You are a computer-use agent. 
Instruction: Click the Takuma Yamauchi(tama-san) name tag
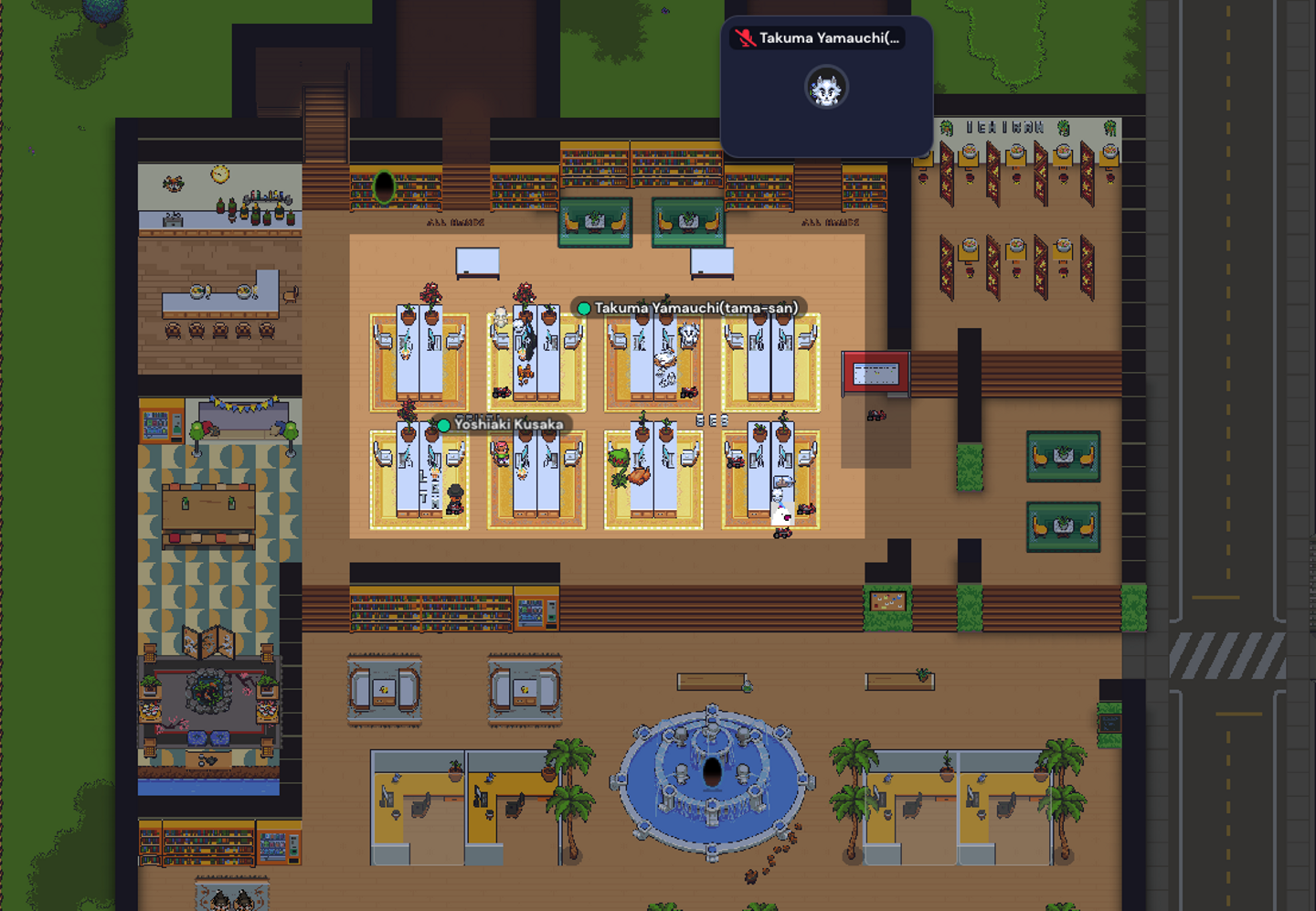point(688,308)
